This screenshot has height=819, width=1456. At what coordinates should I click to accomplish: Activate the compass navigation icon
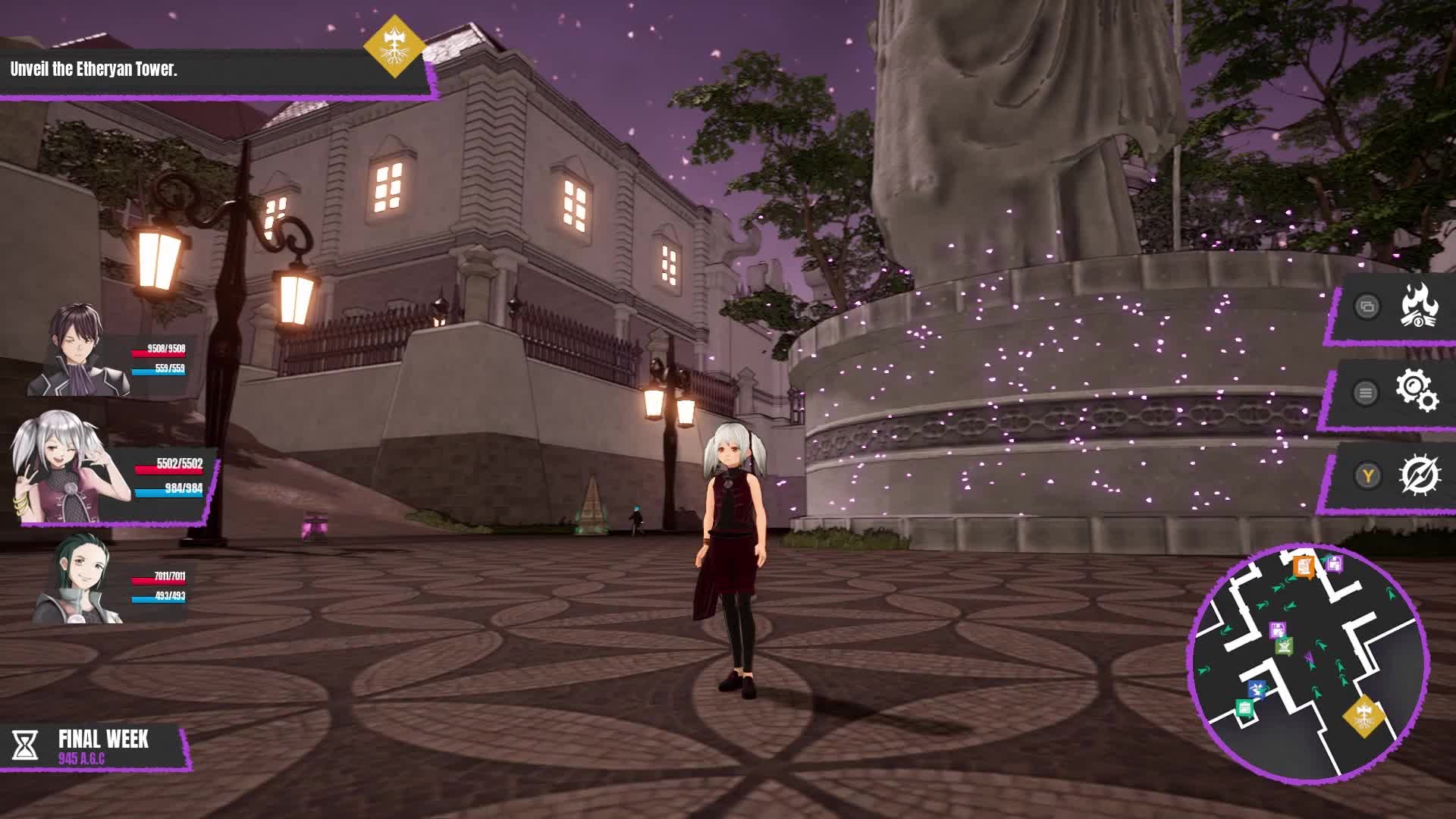click(1419, 475)
